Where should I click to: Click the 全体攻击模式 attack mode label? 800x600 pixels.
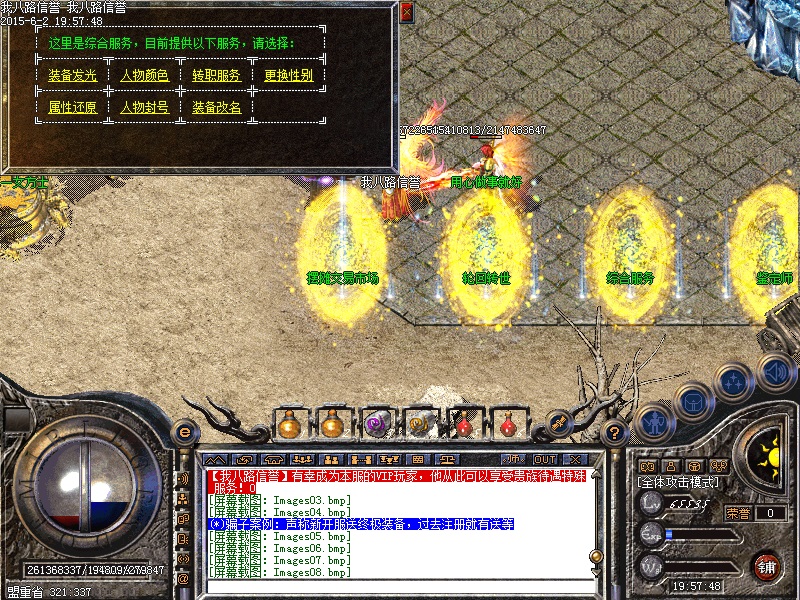pyautogui.click(x=679, y=482)
